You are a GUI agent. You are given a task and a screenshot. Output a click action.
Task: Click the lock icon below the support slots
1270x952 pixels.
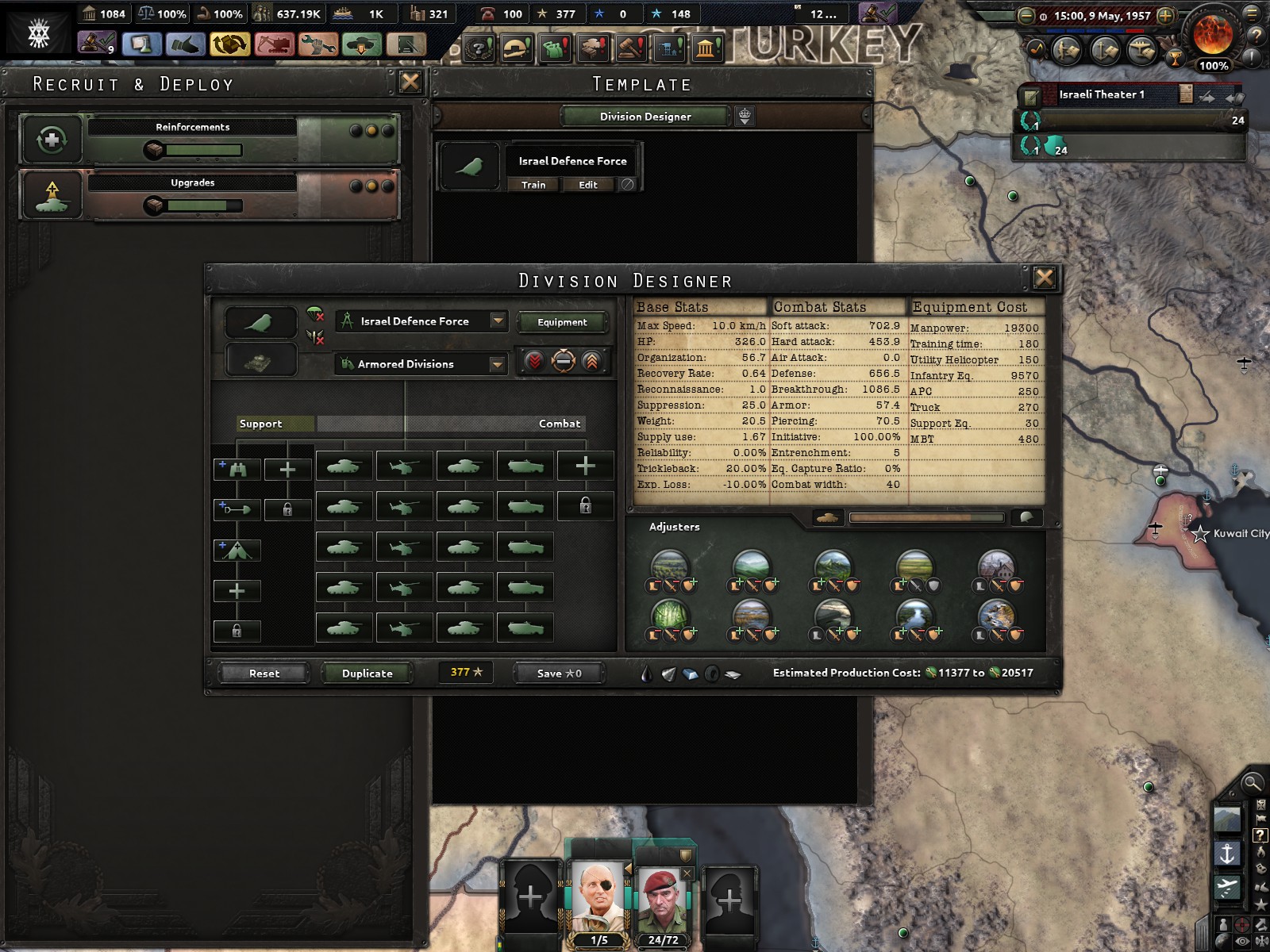237,631
